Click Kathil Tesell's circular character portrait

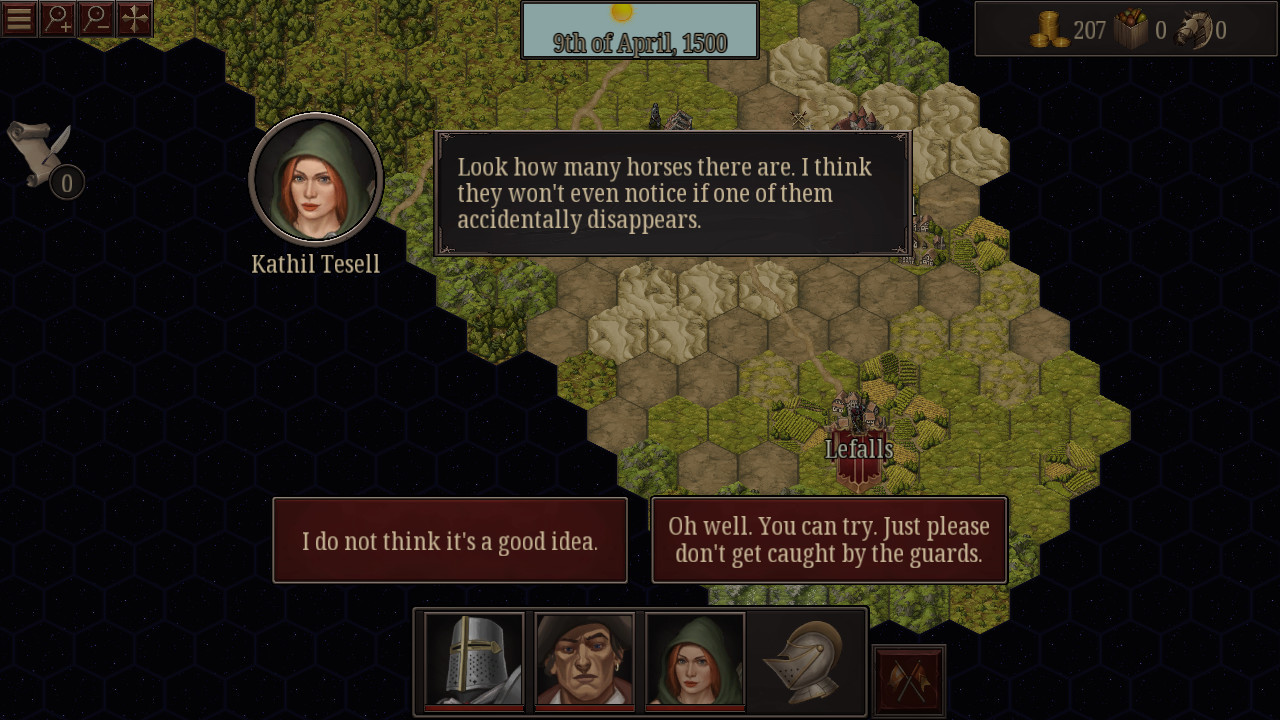tap(315, 180)
